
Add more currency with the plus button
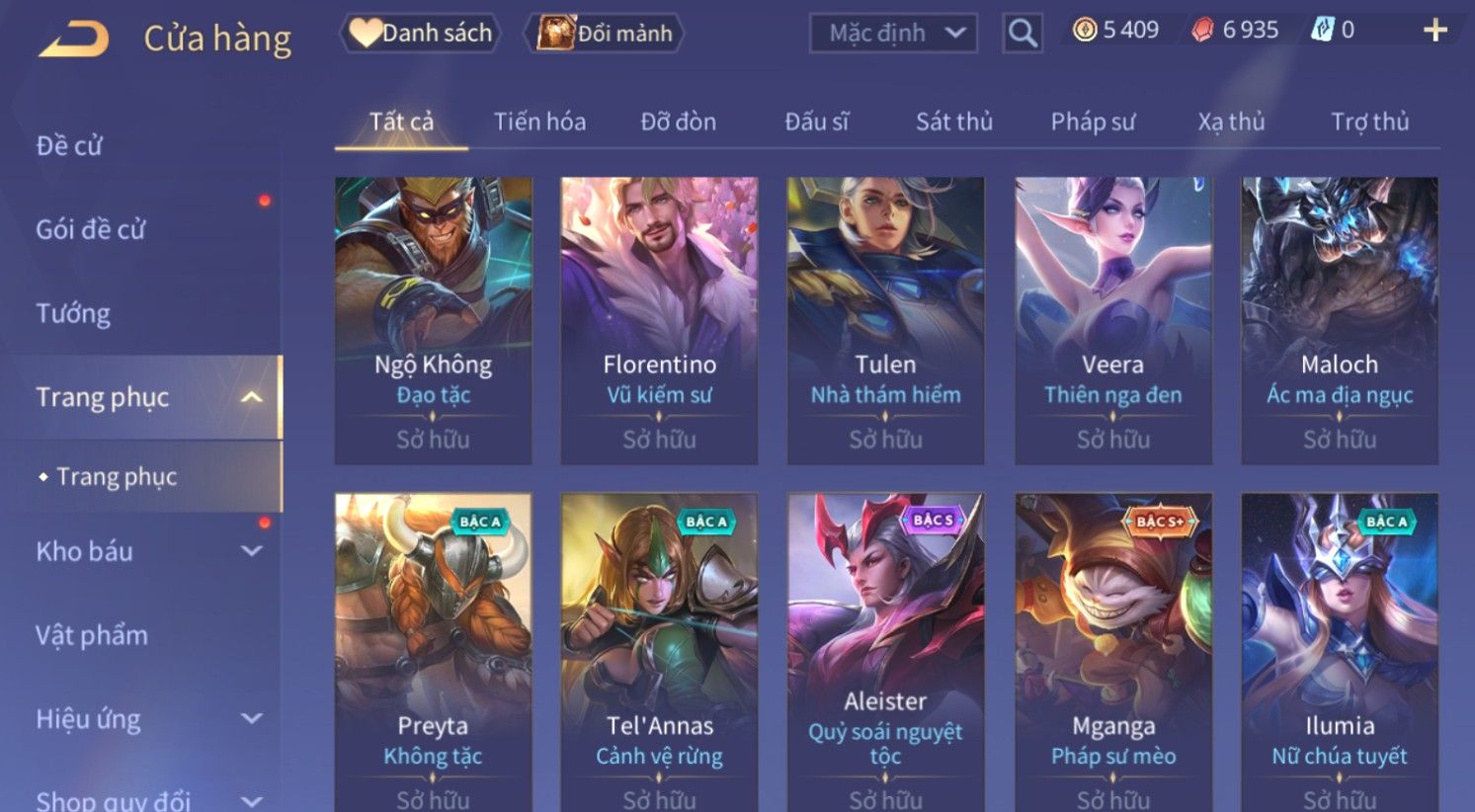point(1434,31)
